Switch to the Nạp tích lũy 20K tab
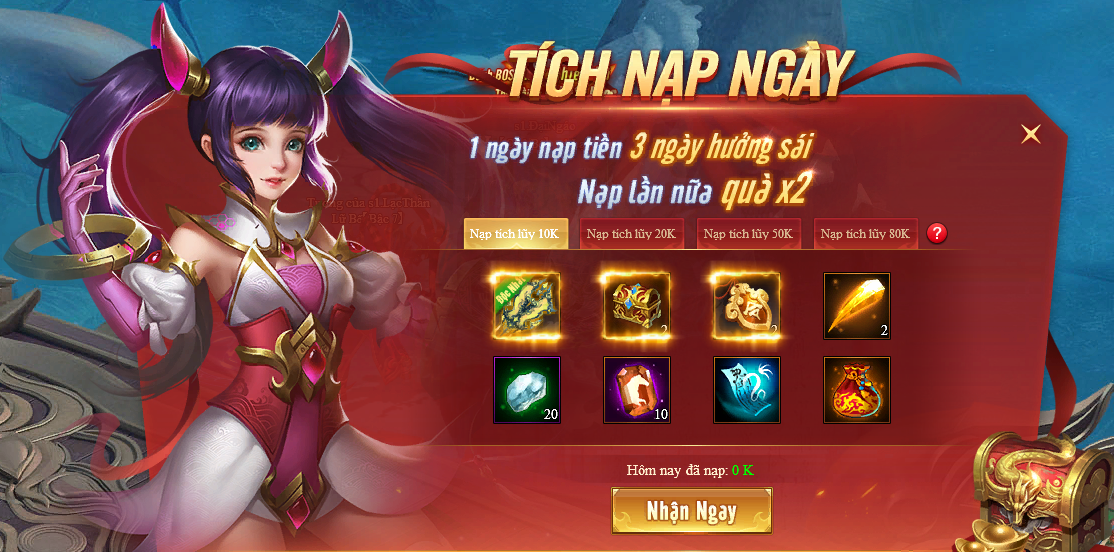This screenshot has width=1114, height=552. (x=632, y=234)
